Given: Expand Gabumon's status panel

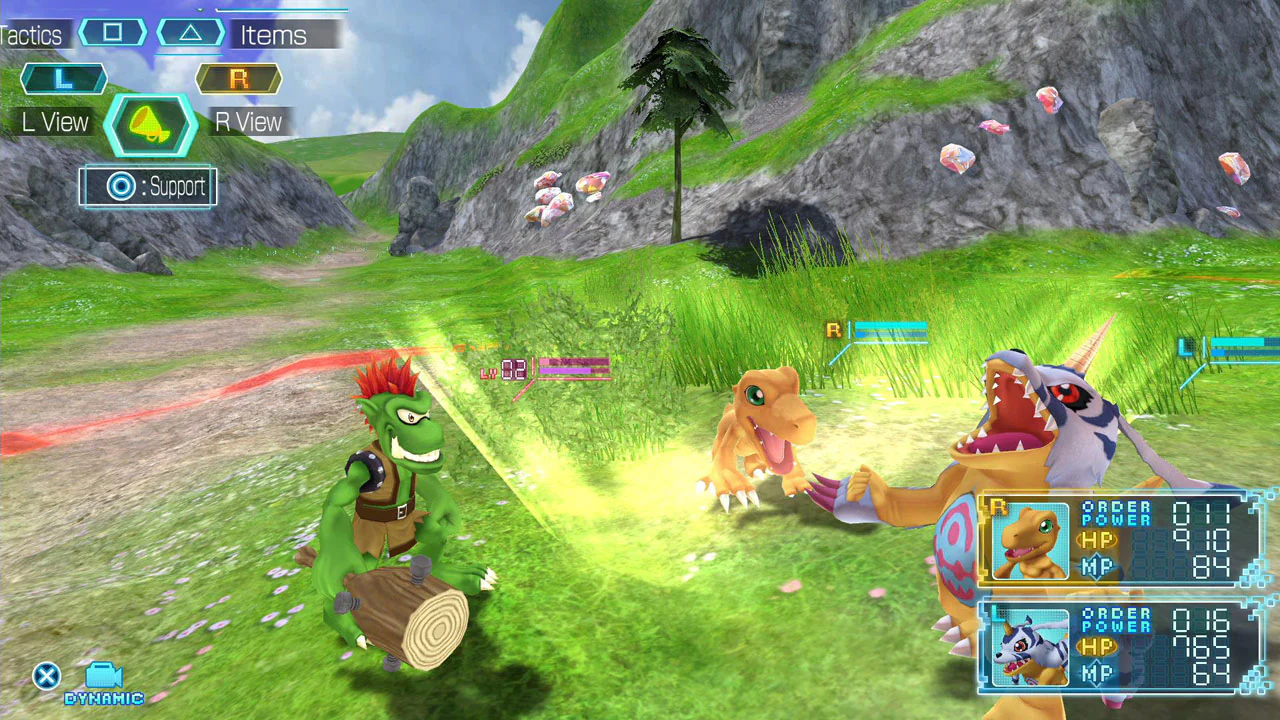Looking at the screenshot, I should pyautogui.click(x=1120, y=645).
